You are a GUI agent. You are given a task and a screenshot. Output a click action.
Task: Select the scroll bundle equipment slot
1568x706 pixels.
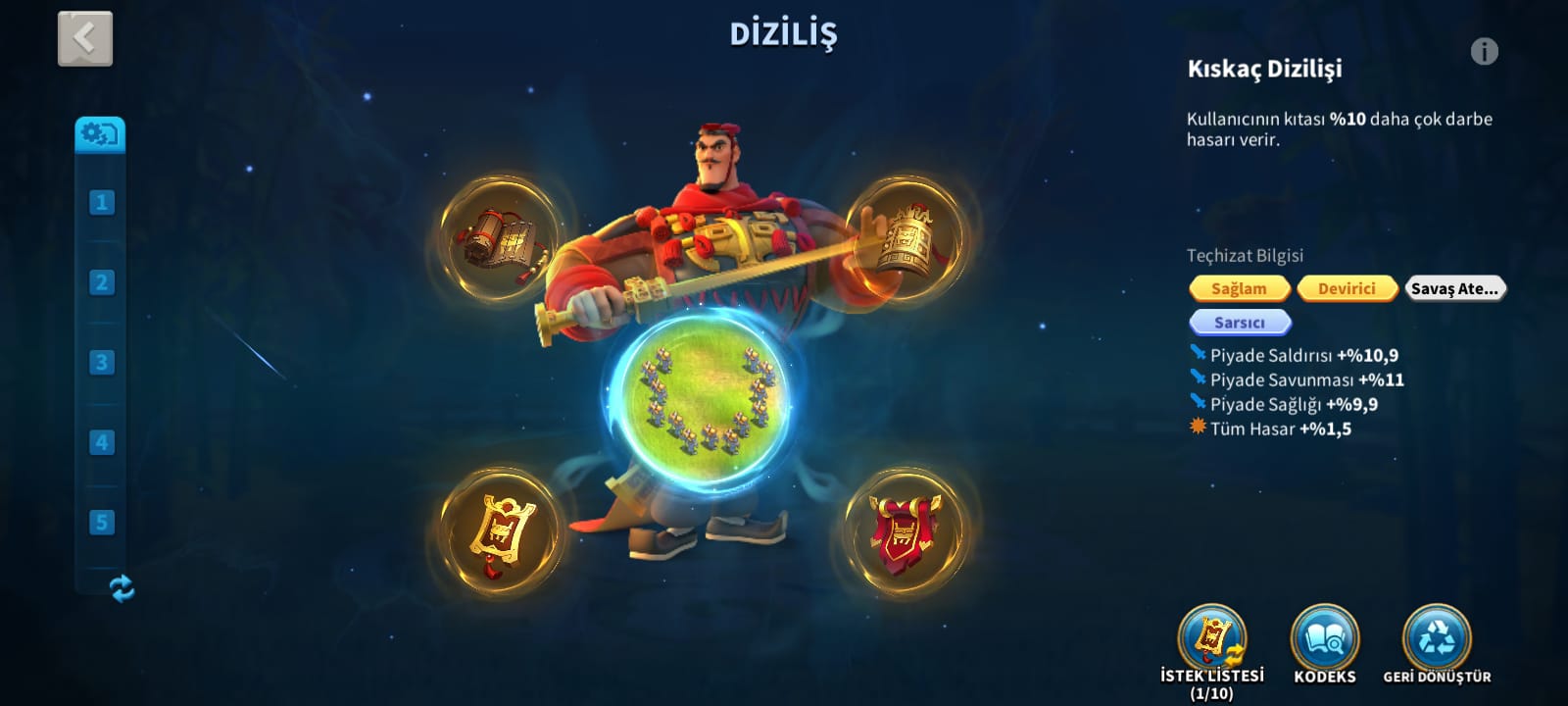[499, 240]
